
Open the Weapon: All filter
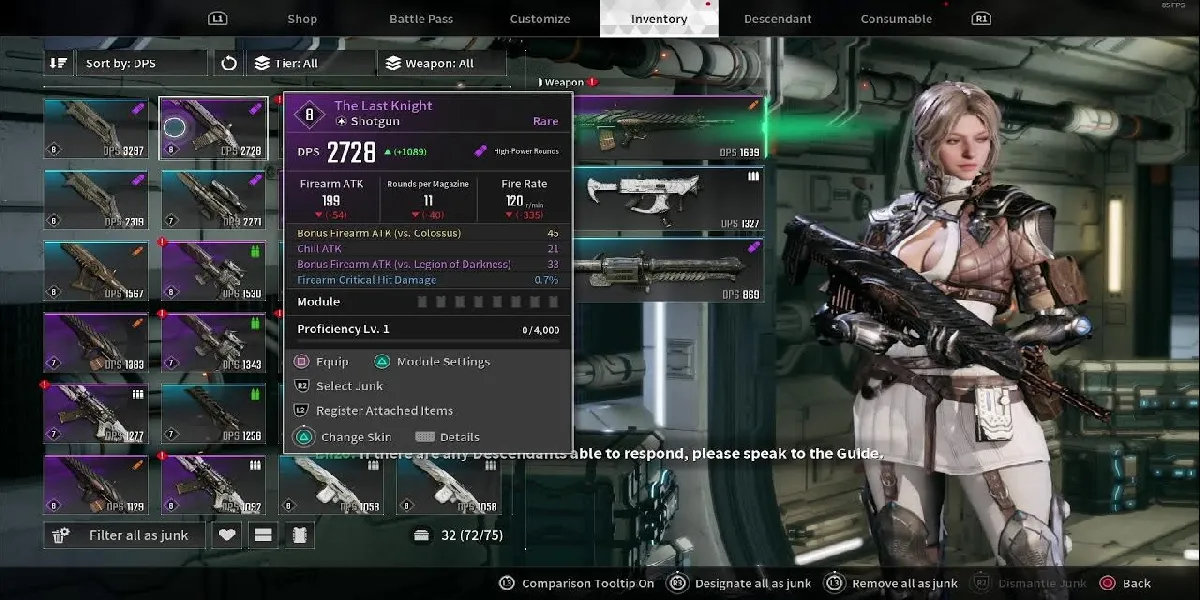[x=441, y=63]
